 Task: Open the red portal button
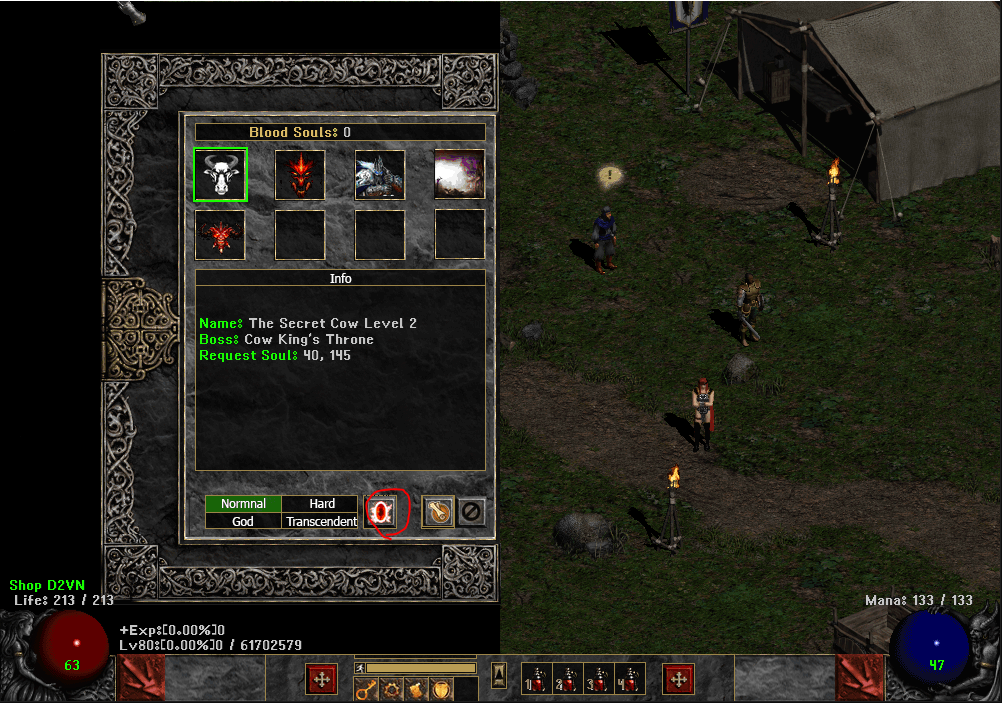pyautogui.click(x=382, y=512)
